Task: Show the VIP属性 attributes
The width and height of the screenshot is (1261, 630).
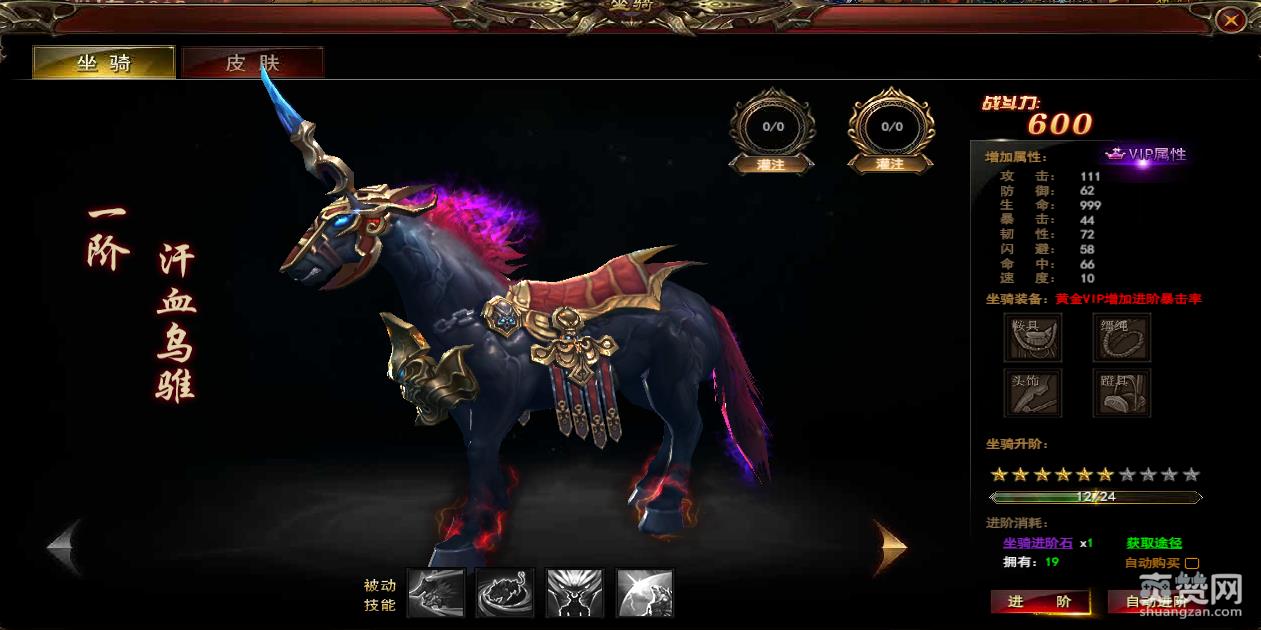Action: click(1147, 154)
